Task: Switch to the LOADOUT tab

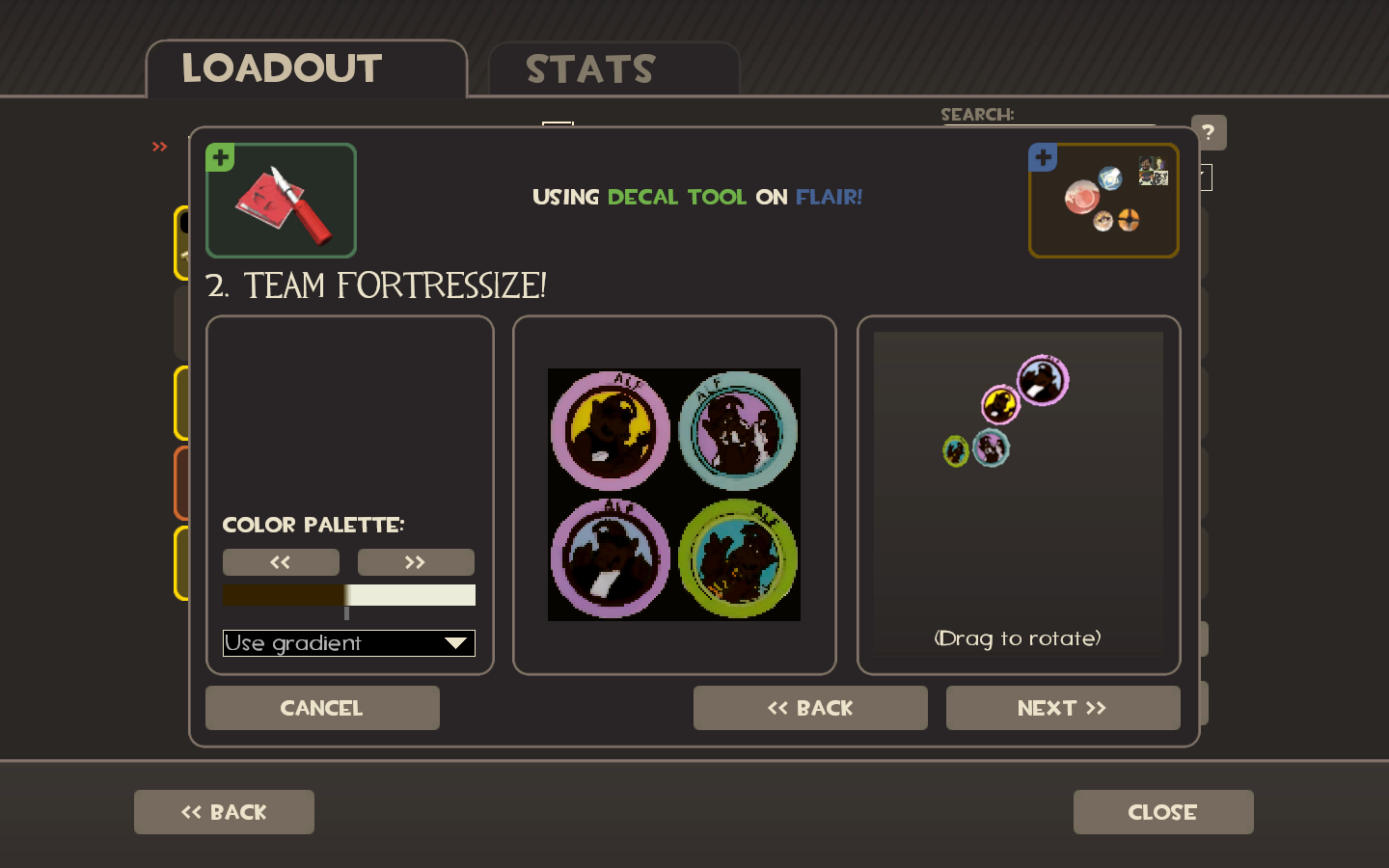Action: [x=280, y=68]
